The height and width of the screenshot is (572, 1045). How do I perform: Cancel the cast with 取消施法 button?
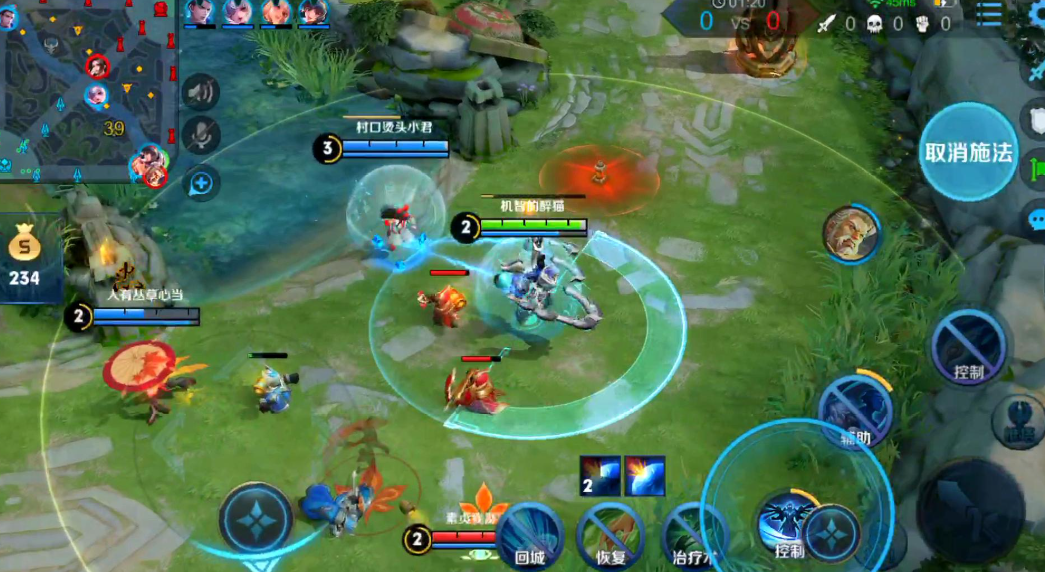(968, 152)
